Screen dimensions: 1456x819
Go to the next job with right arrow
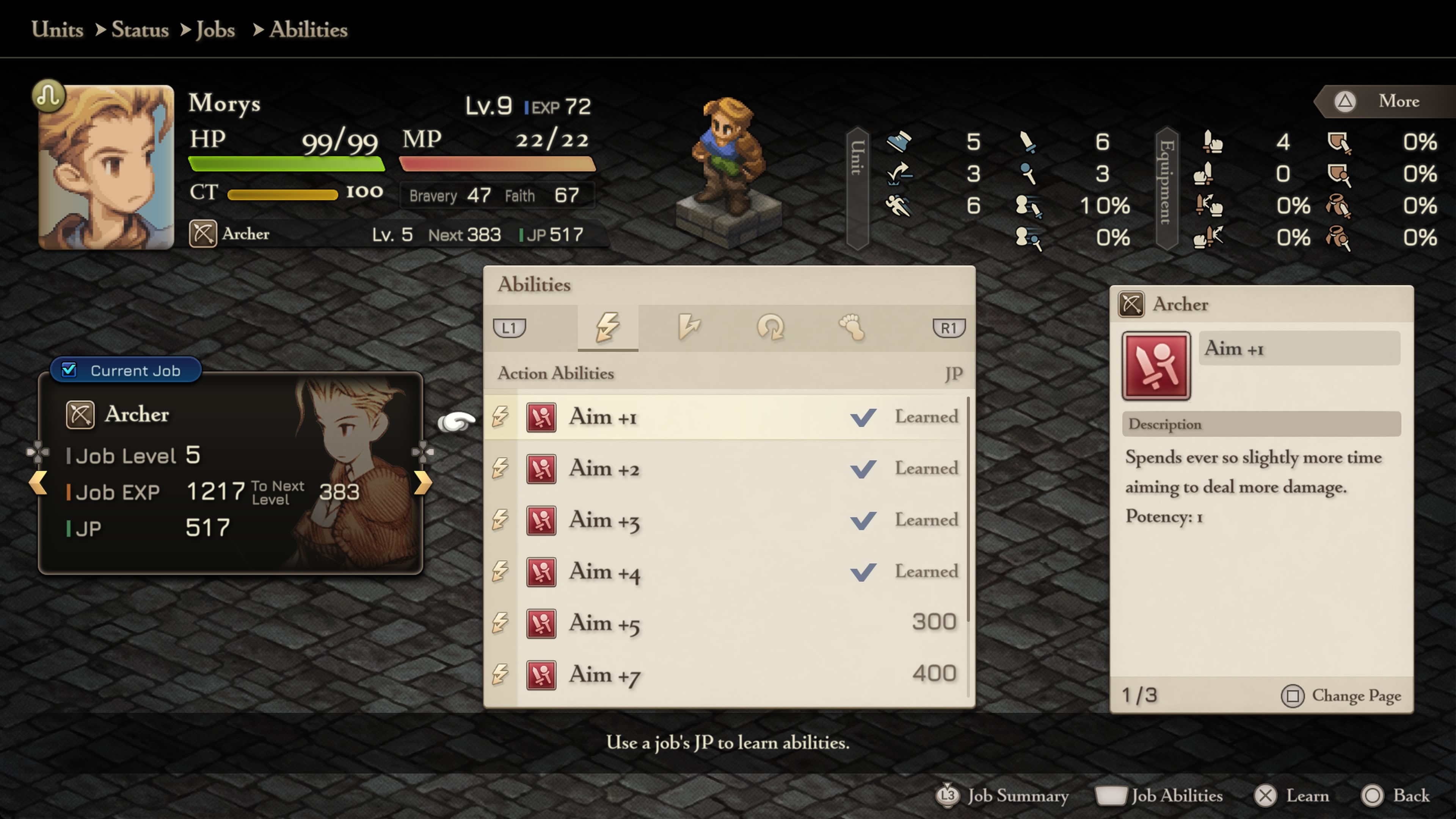422,483
